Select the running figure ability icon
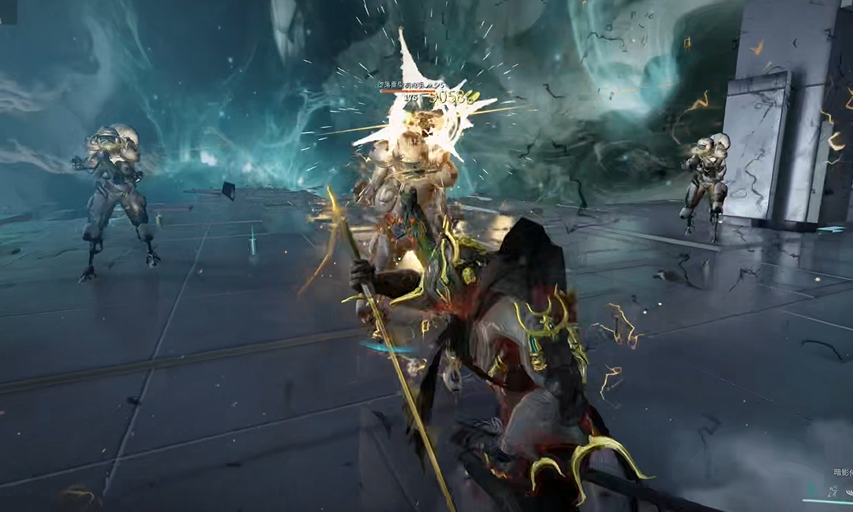853x512 pixels. click(x=832, y=491)
